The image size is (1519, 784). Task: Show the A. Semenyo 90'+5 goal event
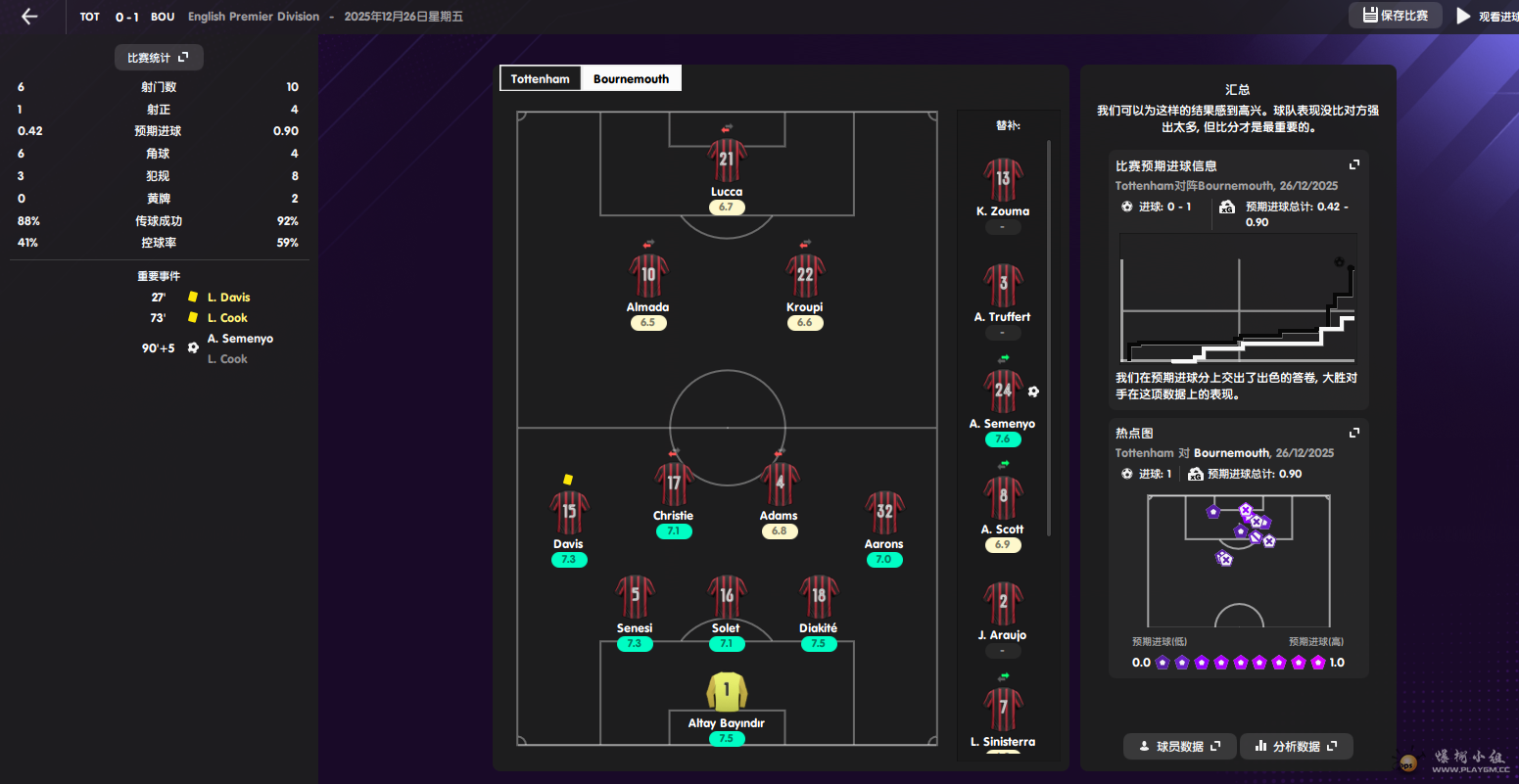coord(239,340)
